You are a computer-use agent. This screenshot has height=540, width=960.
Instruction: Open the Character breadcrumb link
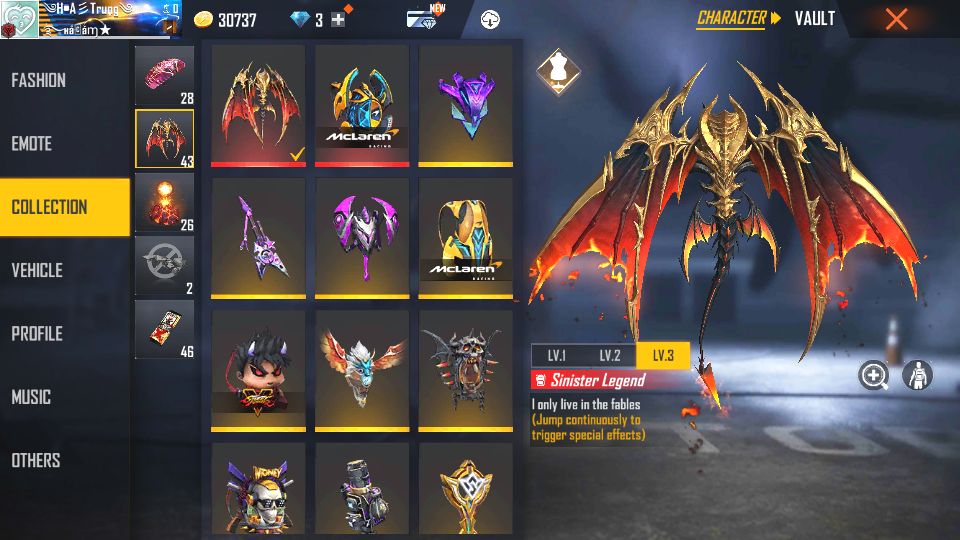731,18
